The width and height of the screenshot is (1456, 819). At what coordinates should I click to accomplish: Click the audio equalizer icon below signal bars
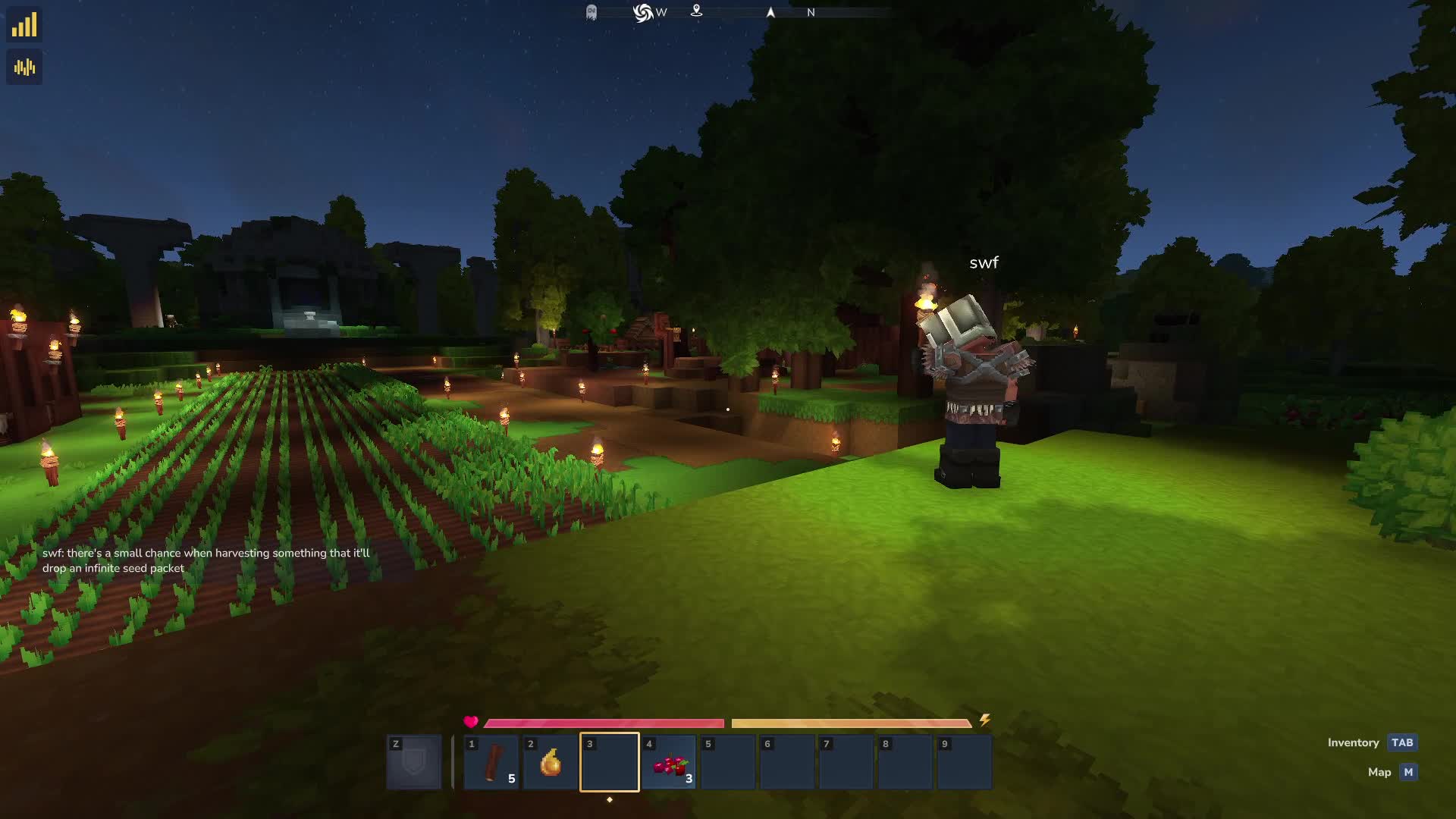[25, 67]
